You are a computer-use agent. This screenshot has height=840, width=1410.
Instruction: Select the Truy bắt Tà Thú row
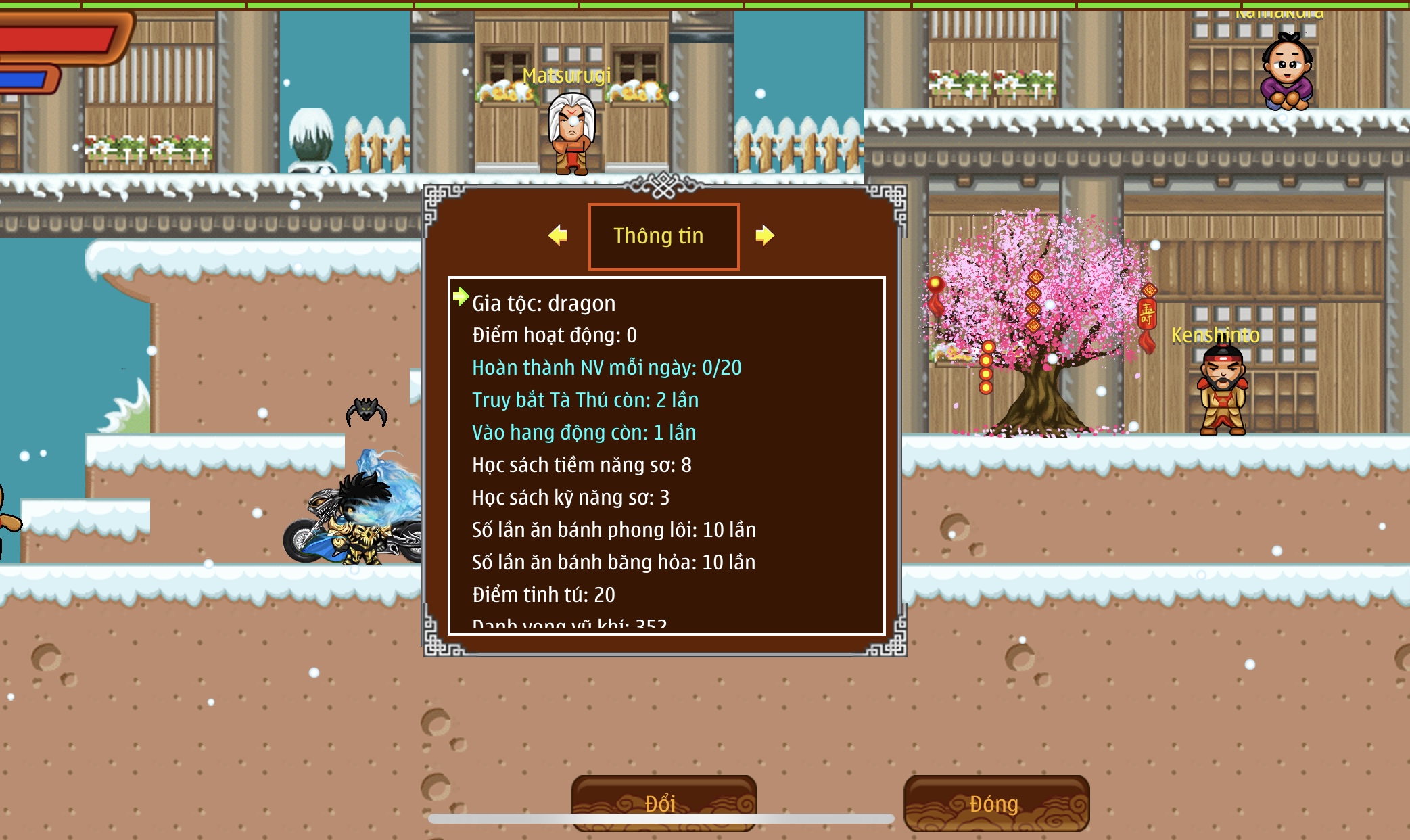pyautogui.click(x=585, y=400)
